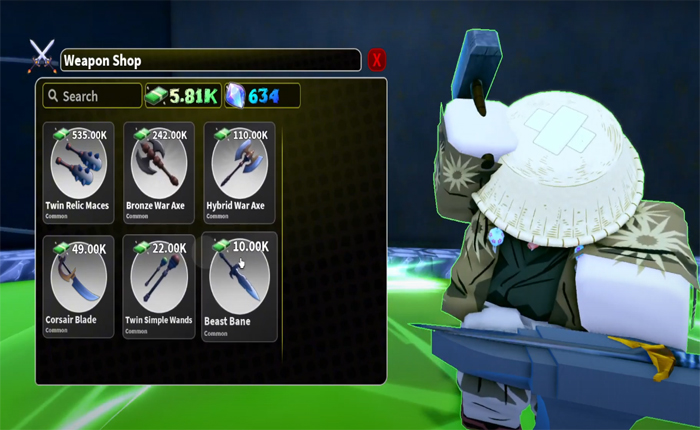Close the Weapon Shop window

click(x=377, y=60)
